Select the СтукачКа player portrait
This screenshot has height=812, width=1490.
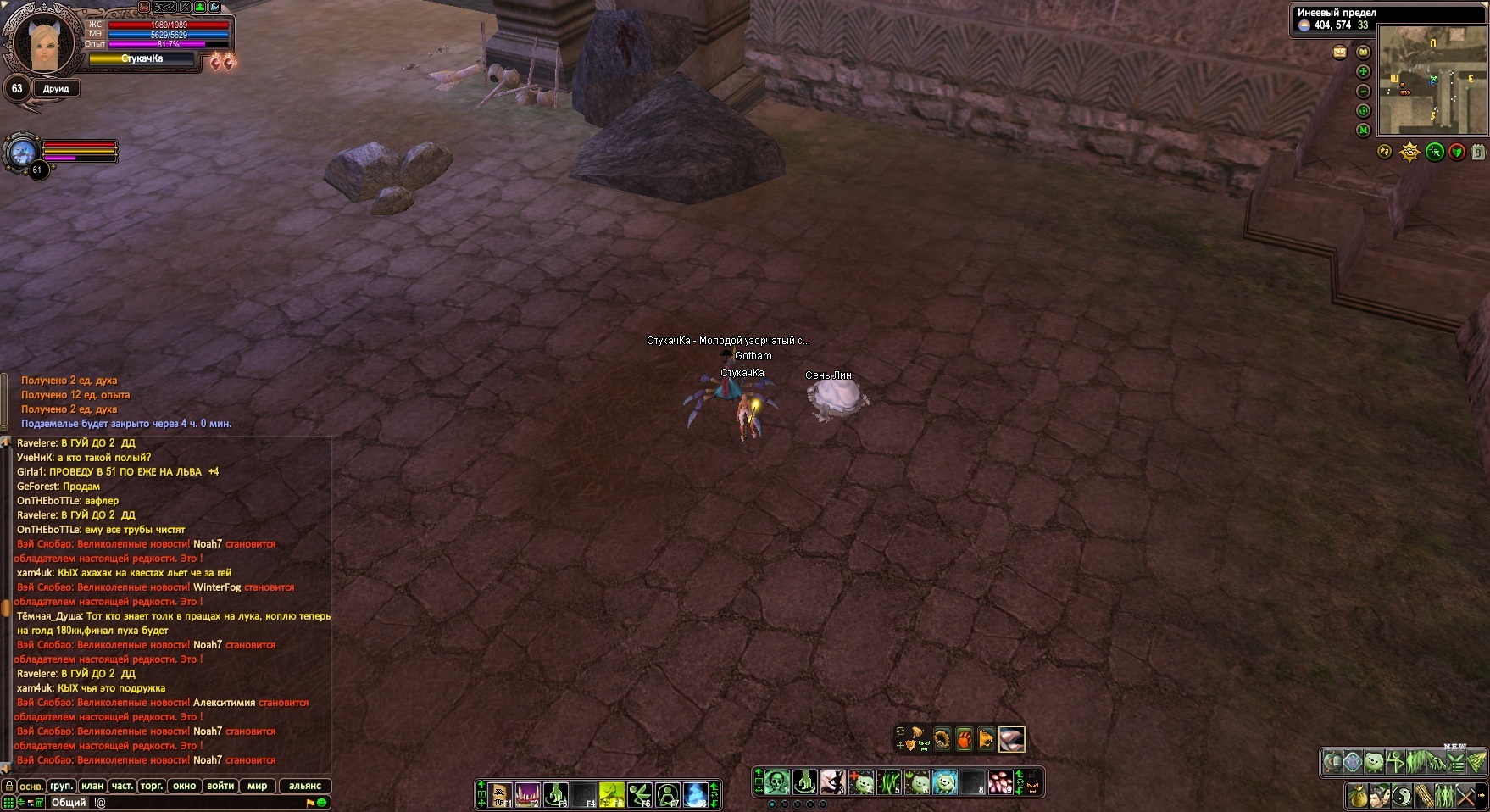coord(40,44)
